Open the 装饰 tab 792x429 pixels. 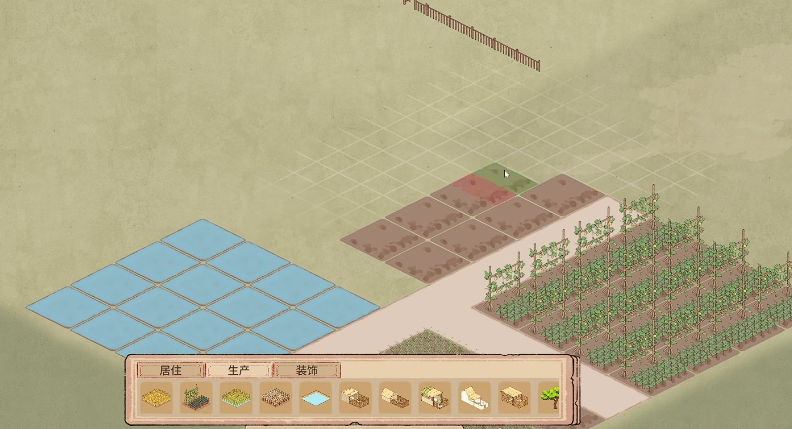click(306, 370)
